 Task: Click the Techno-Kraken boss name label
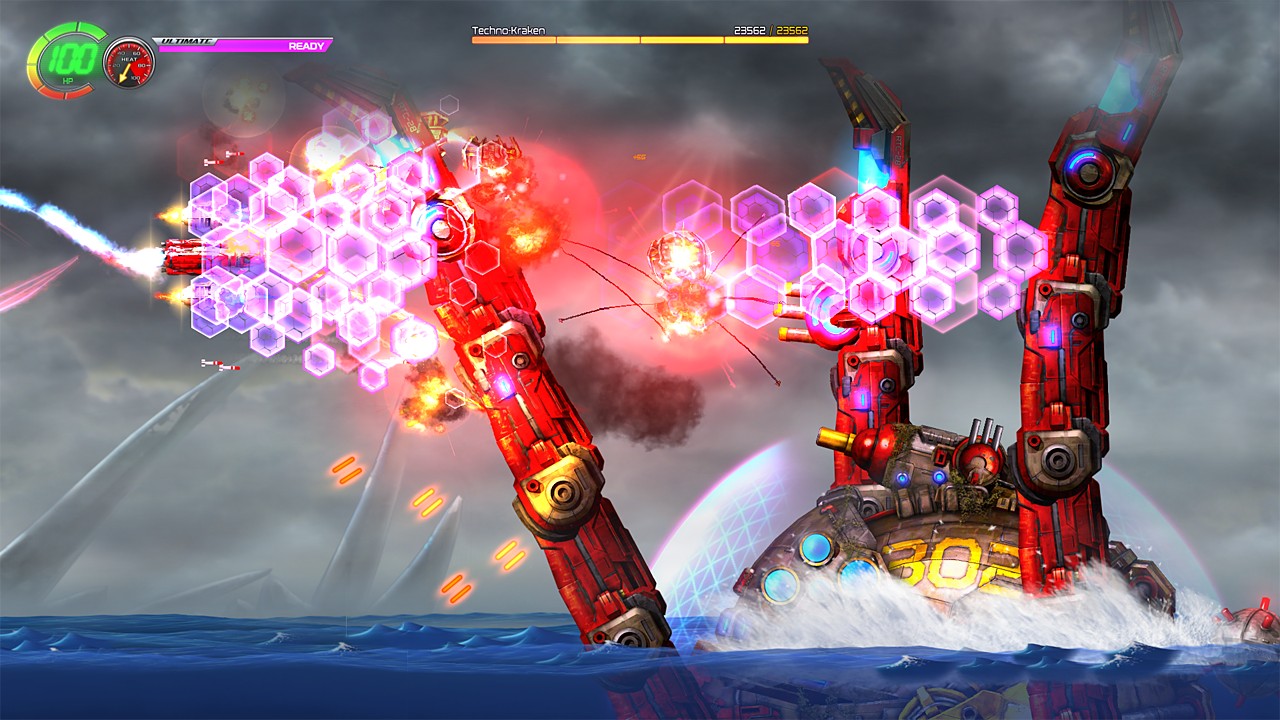pos(508,31)
